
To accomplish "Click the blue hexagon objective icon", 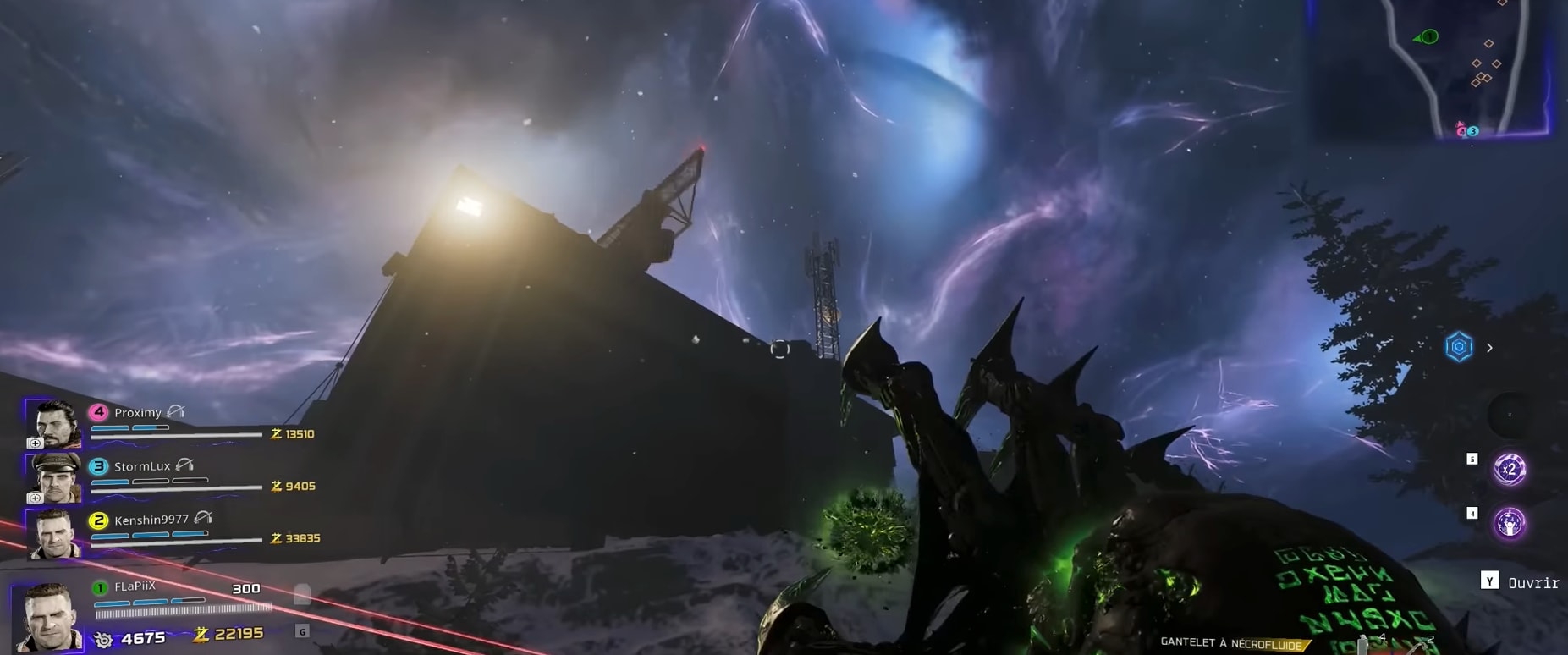I will click(1459, 347).
